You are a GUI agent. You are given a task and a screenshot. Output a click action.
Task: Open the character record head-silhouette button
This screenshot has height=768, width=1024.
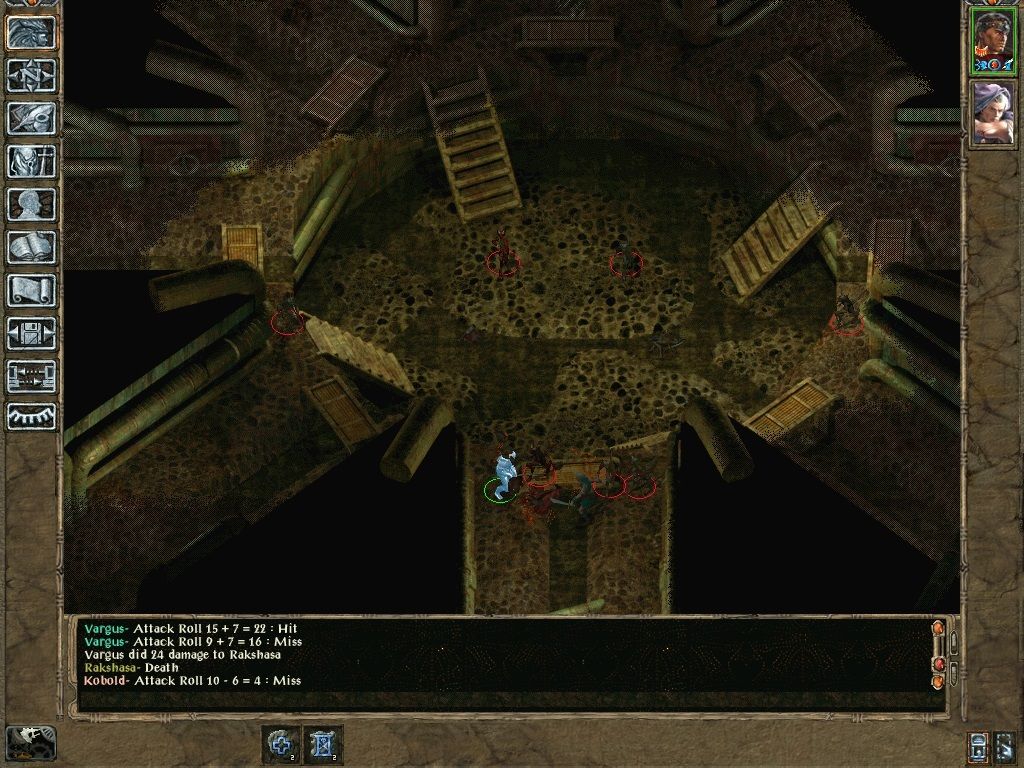[x=31, y=204]
